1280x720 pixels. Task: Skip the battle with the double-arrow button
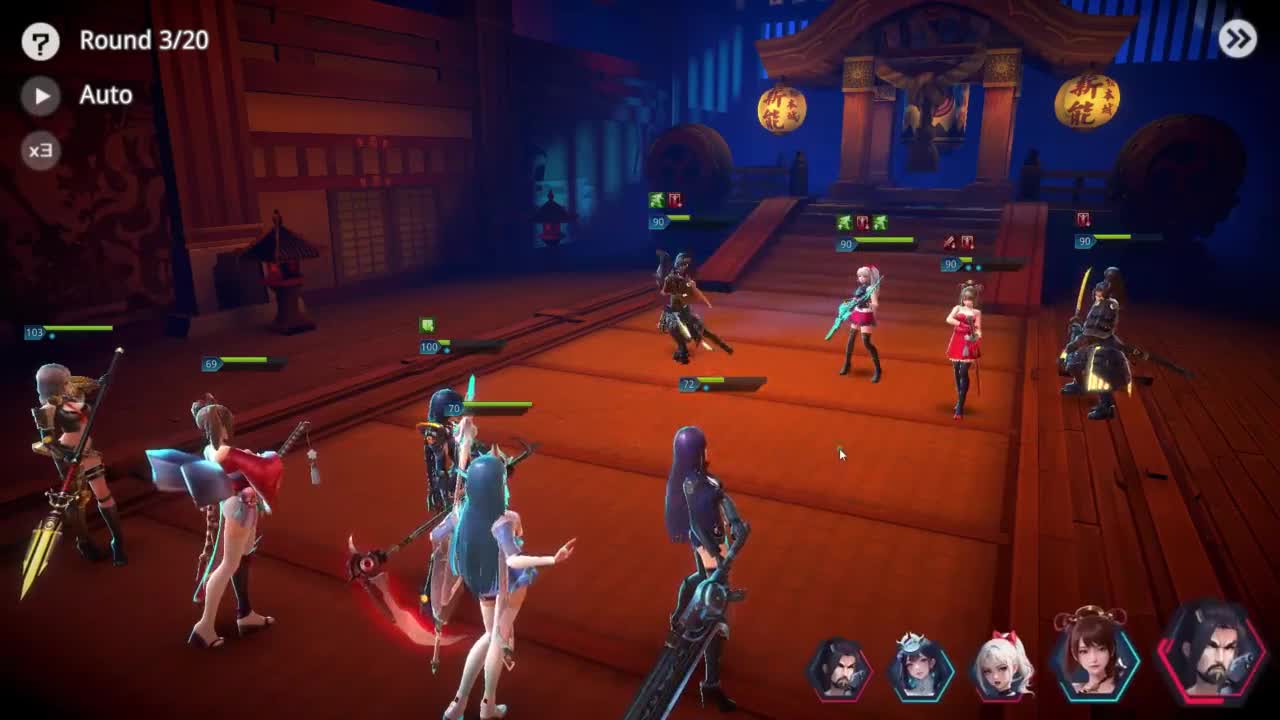pos(1238,39)
